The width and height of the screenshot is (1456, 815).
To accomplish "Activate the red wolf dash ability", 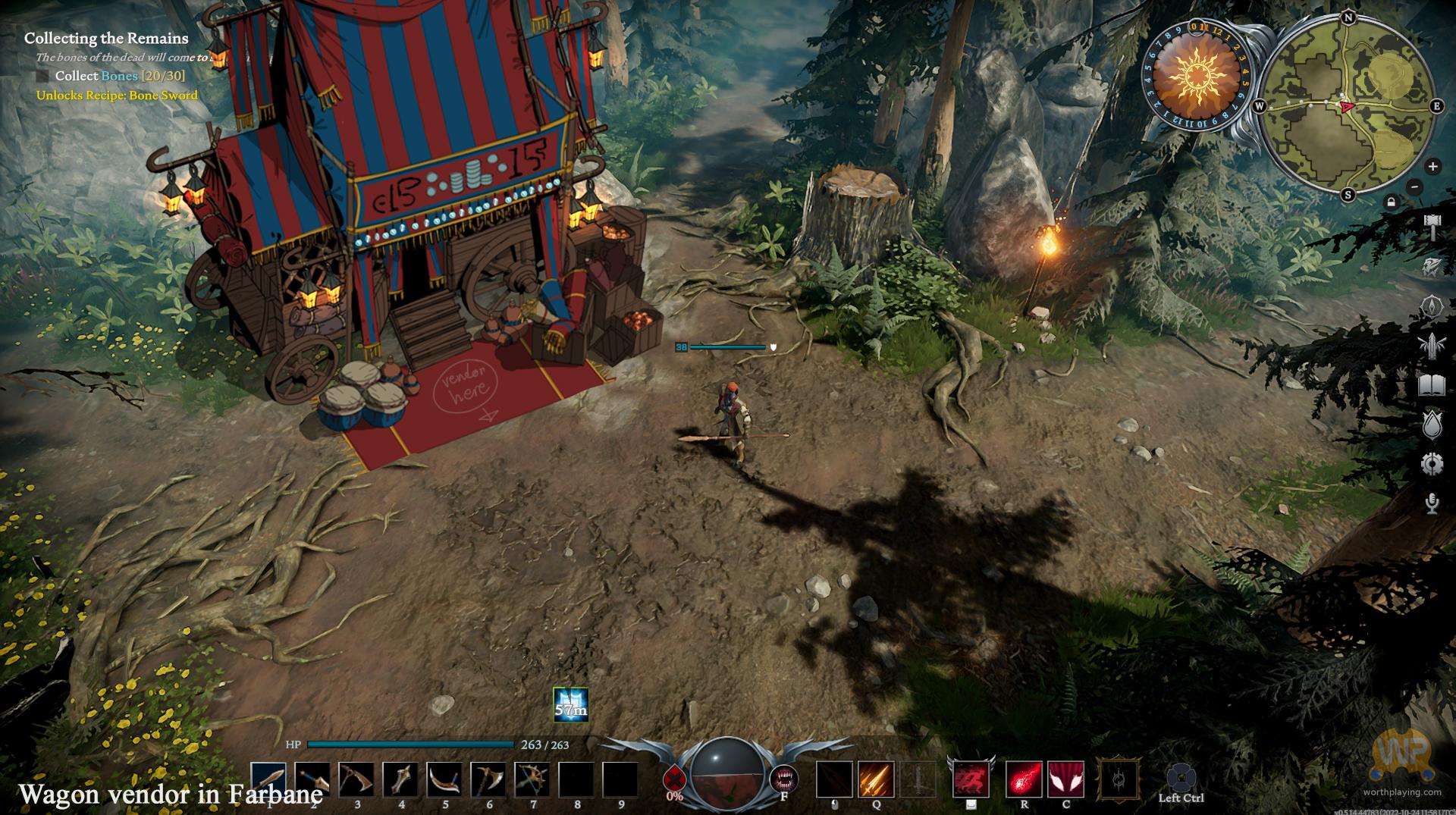I will pos(971,780).
